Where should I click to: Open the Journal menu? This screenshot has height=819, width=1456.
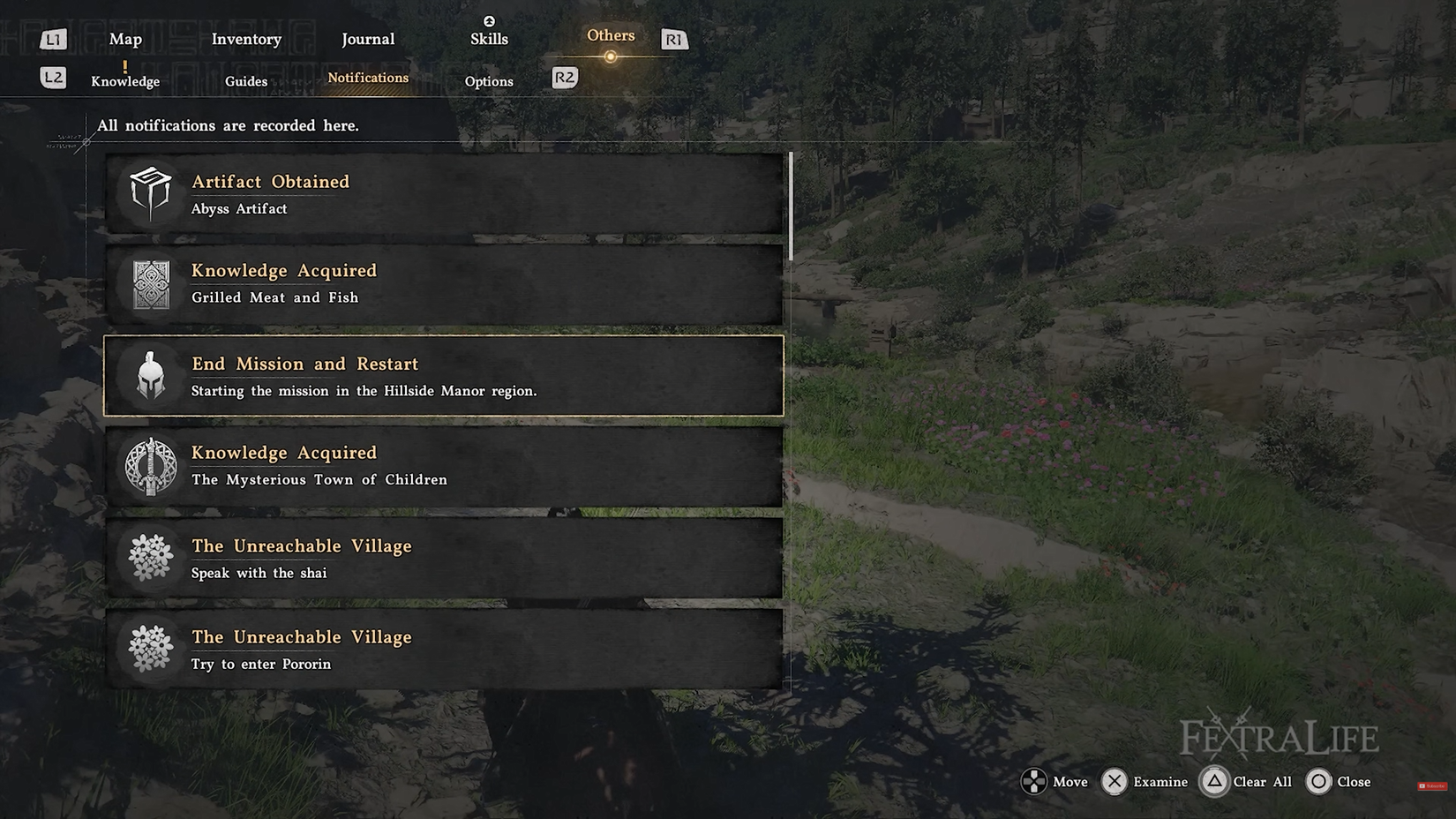tap(367, 39)
